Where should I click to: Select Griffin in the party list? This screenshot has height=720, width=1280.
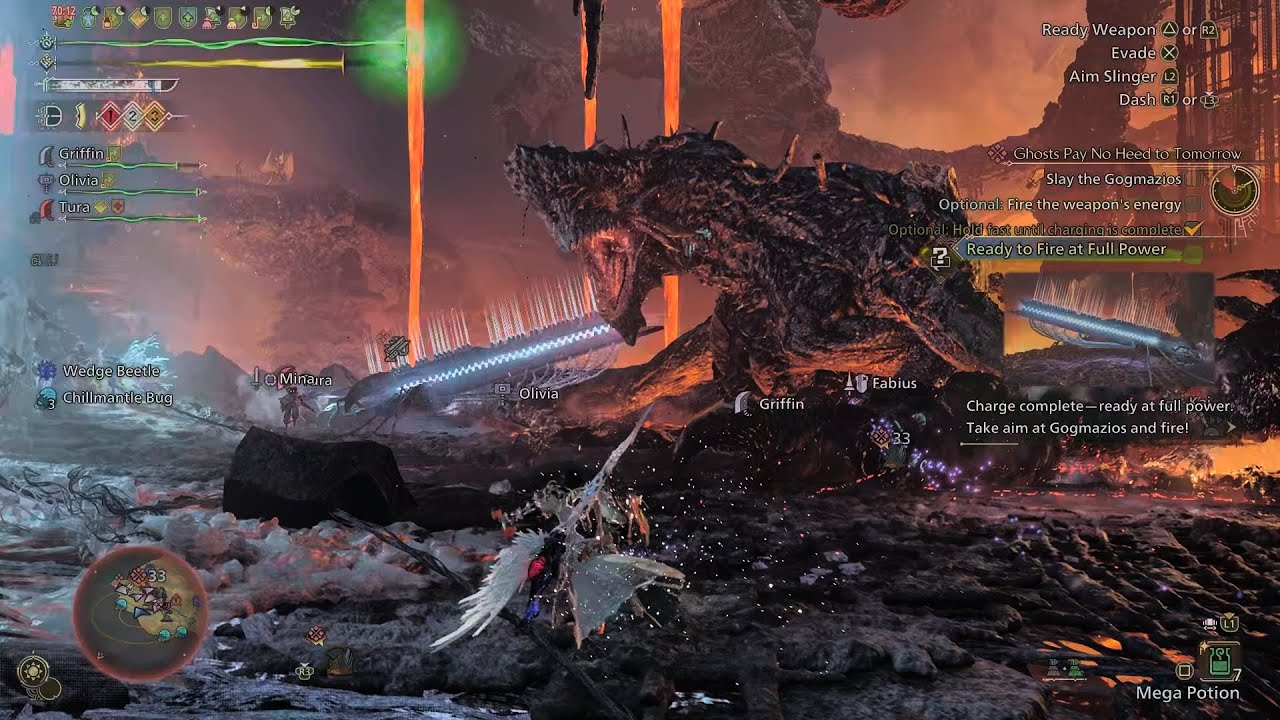pos(81,154)
